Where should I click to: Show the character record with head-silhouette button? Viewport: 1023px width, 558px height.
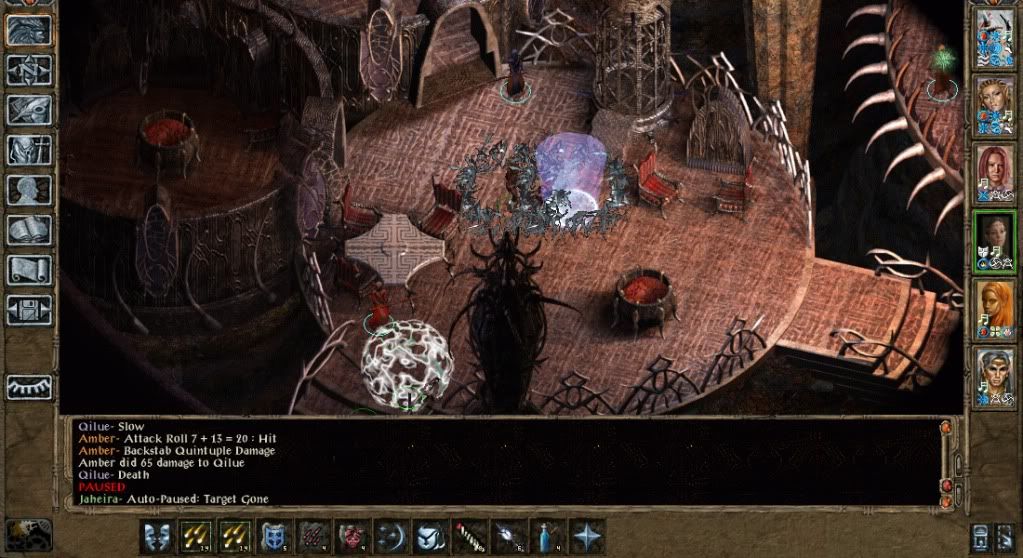tap(28, 190)
